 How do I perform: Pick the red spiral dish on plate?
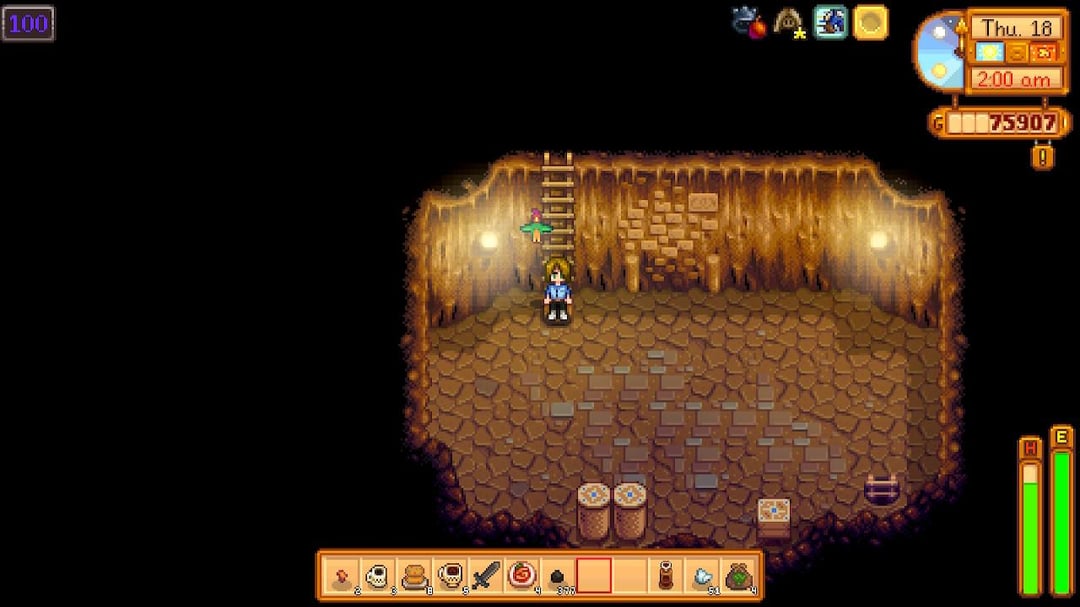pos(521,576)
